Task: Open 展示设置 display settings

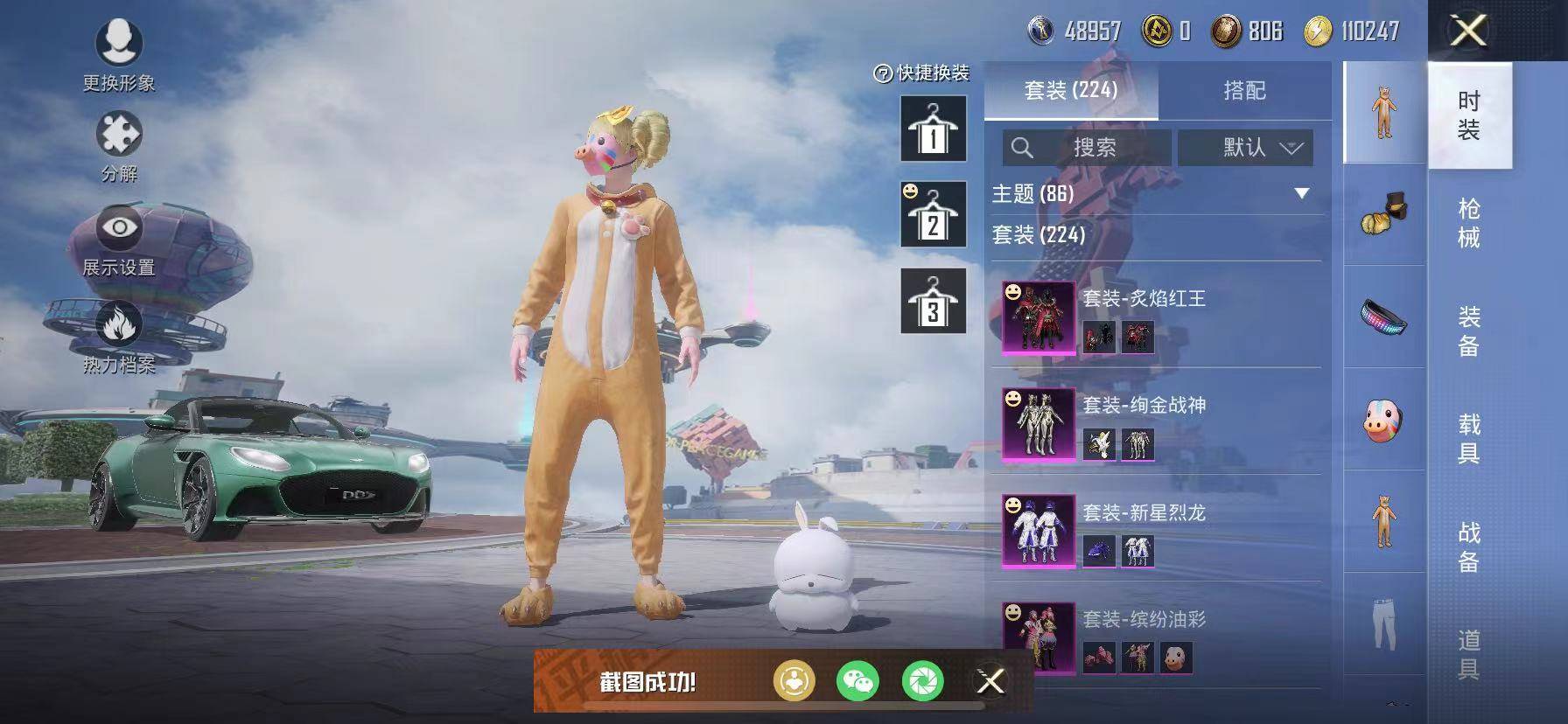Action: pos(121,229)
